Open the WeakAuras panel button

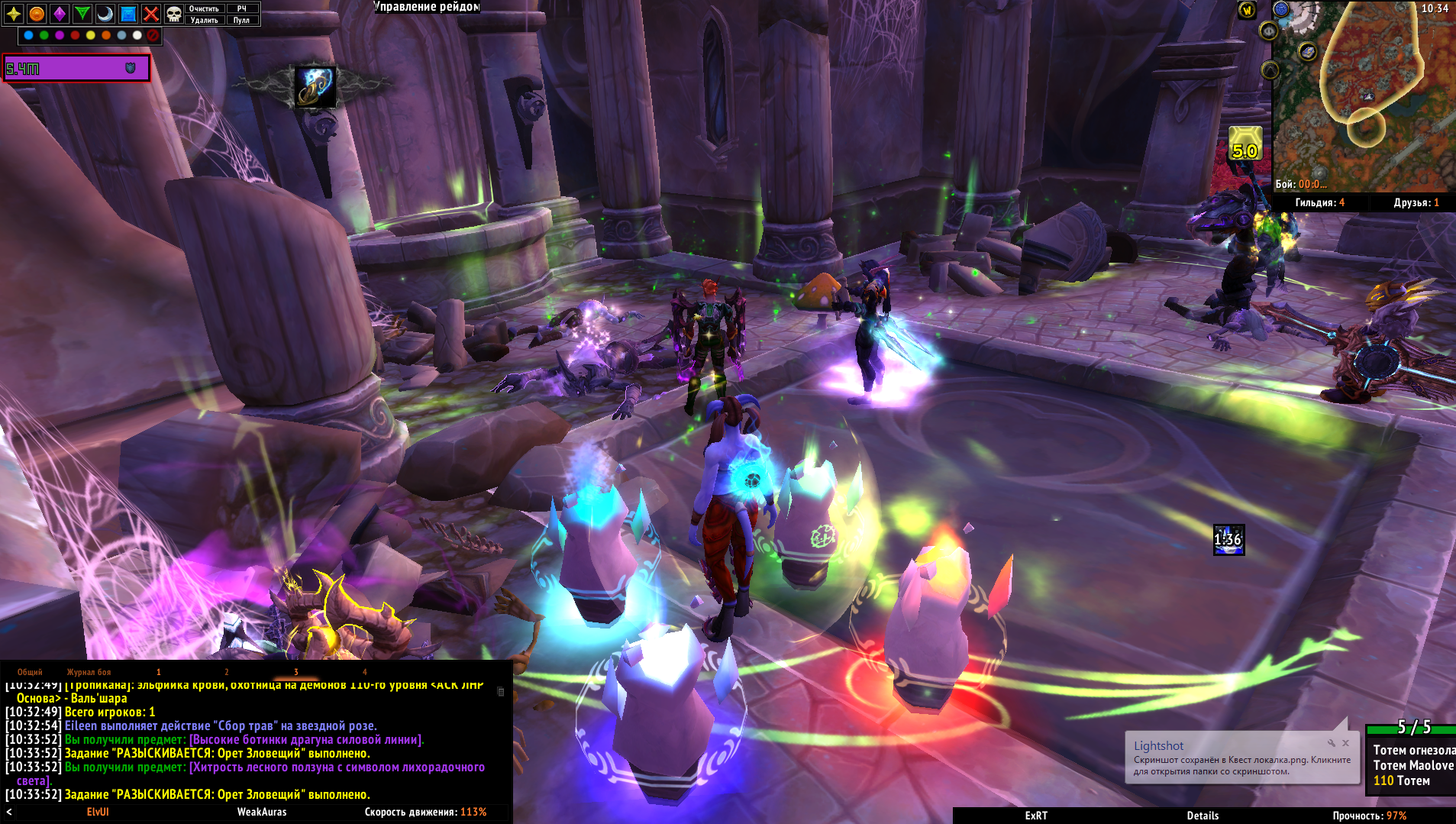point(262,812)
